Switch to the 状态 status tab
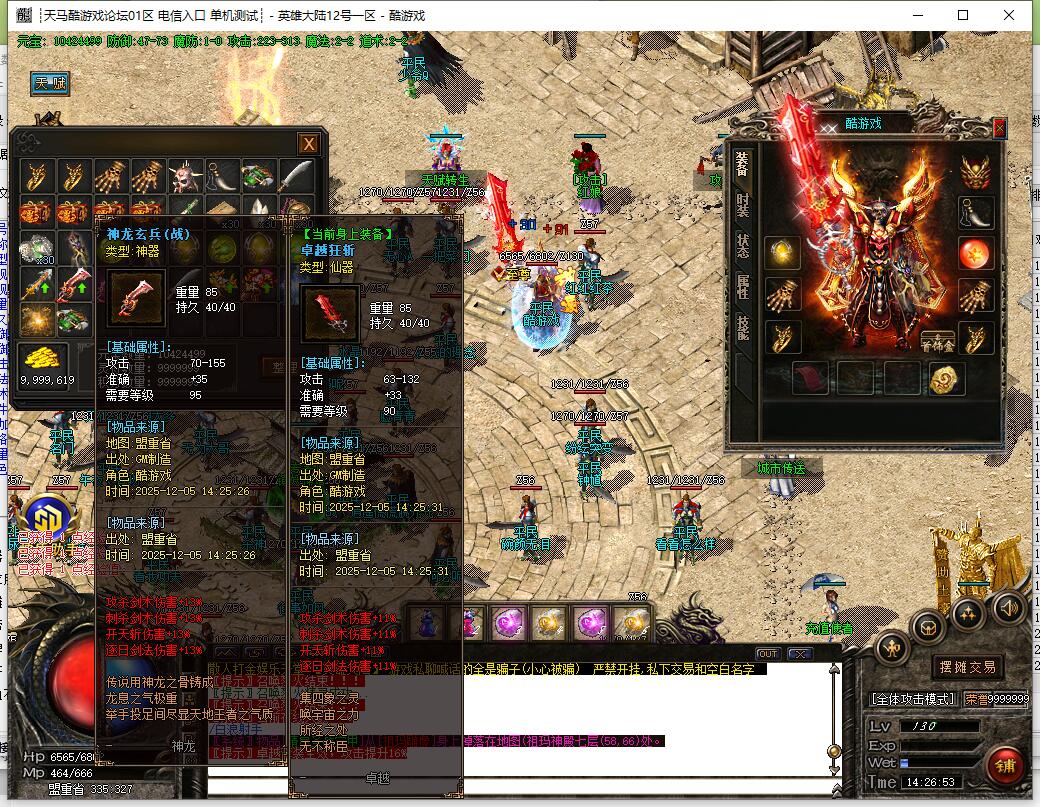Screen dimensions: 1040x807 tap(742, 246)
